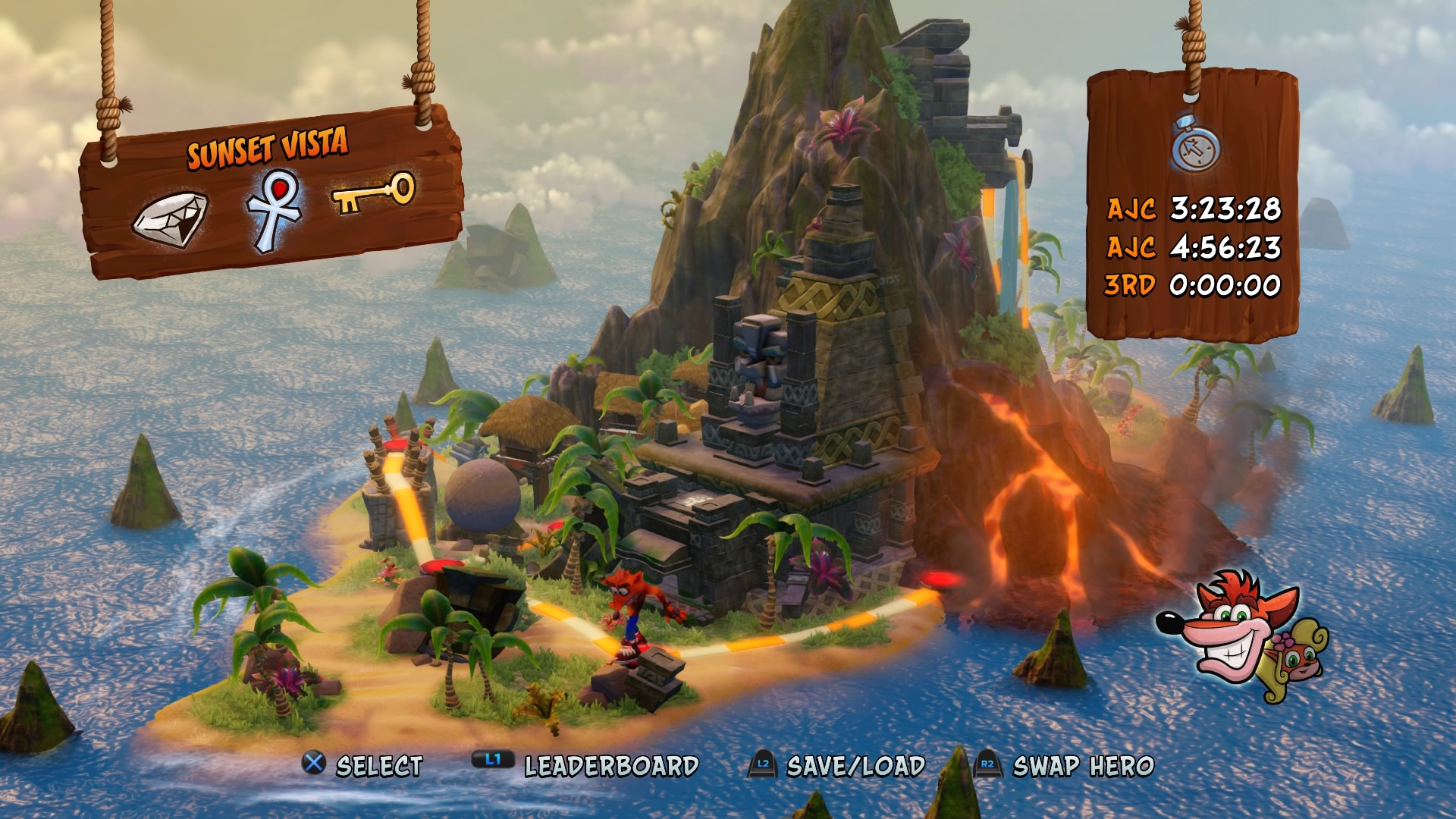This screenshot has height=819, width=1456.
Task: Select the golden key icon
Action: pyautogui.click(x=375, y=193)
